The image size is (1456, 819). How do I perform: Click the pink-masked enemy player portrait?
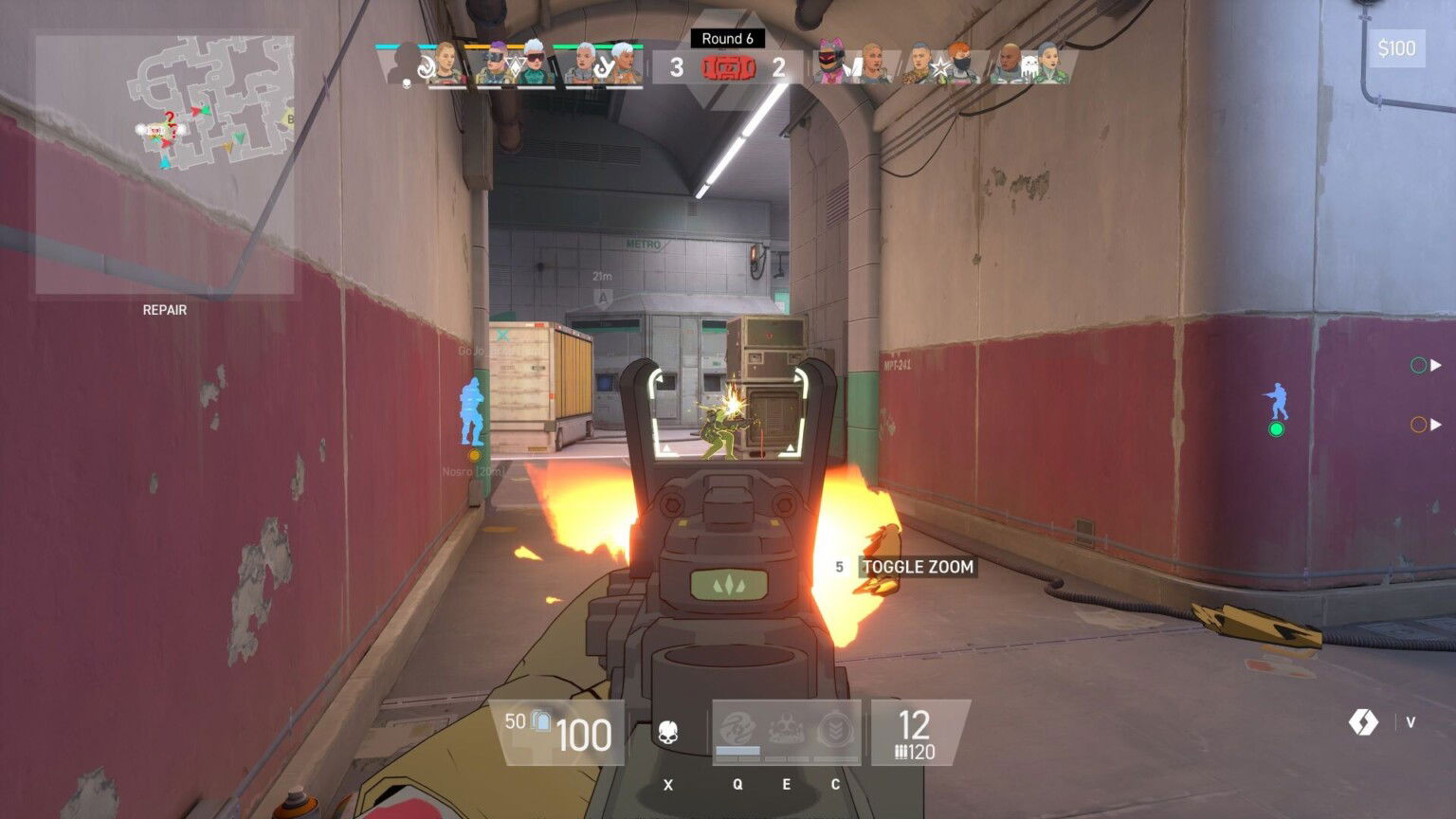point(831,62)
